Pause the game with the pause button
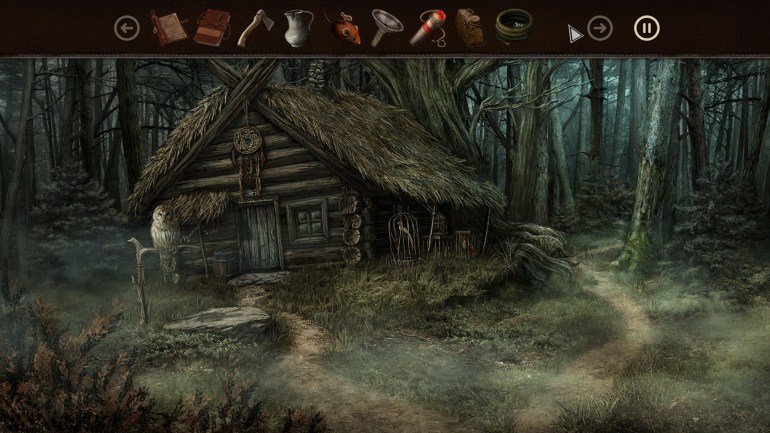The image size is (770, 433). (647, 28)
